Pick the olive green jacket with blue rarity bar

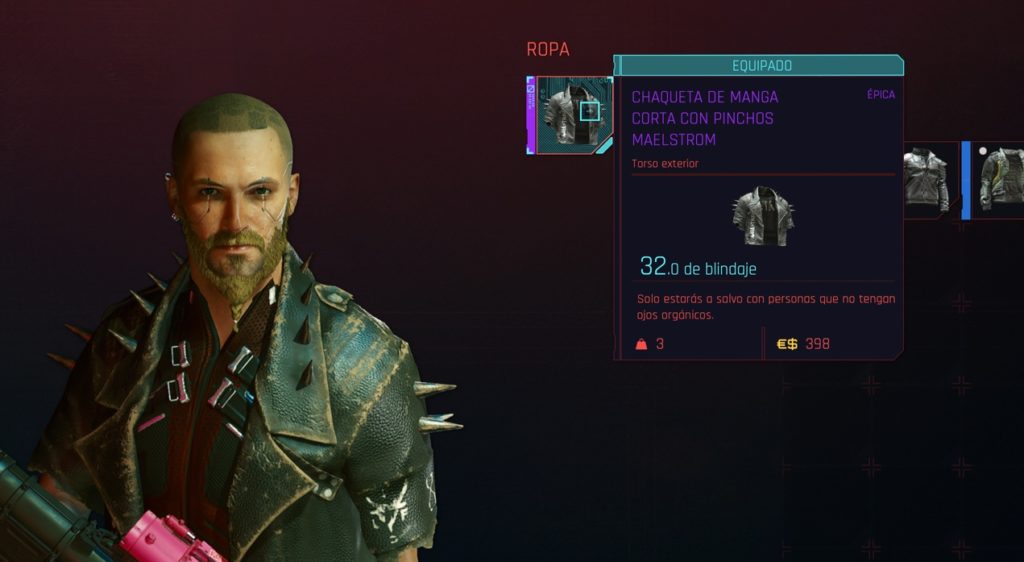(x=1000, y=179)
